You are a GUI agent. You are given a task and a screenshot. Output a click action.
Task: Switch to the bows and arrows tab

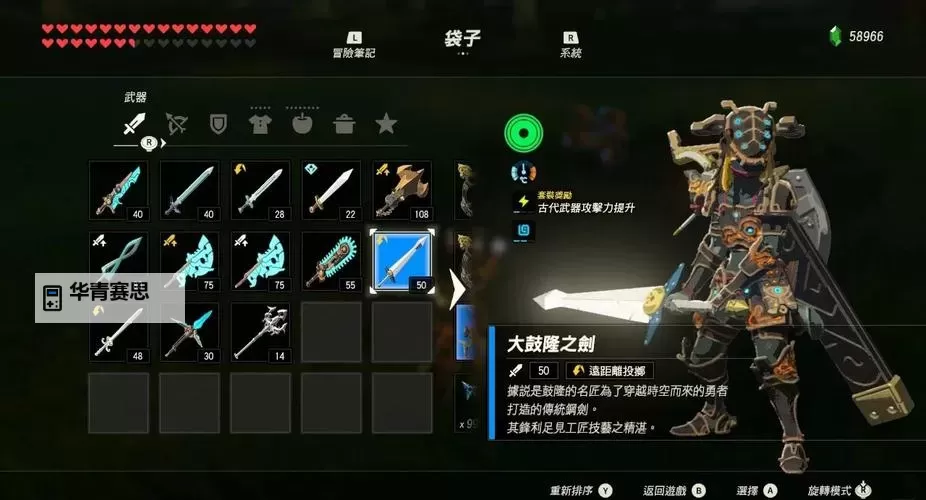click(177, 124)
